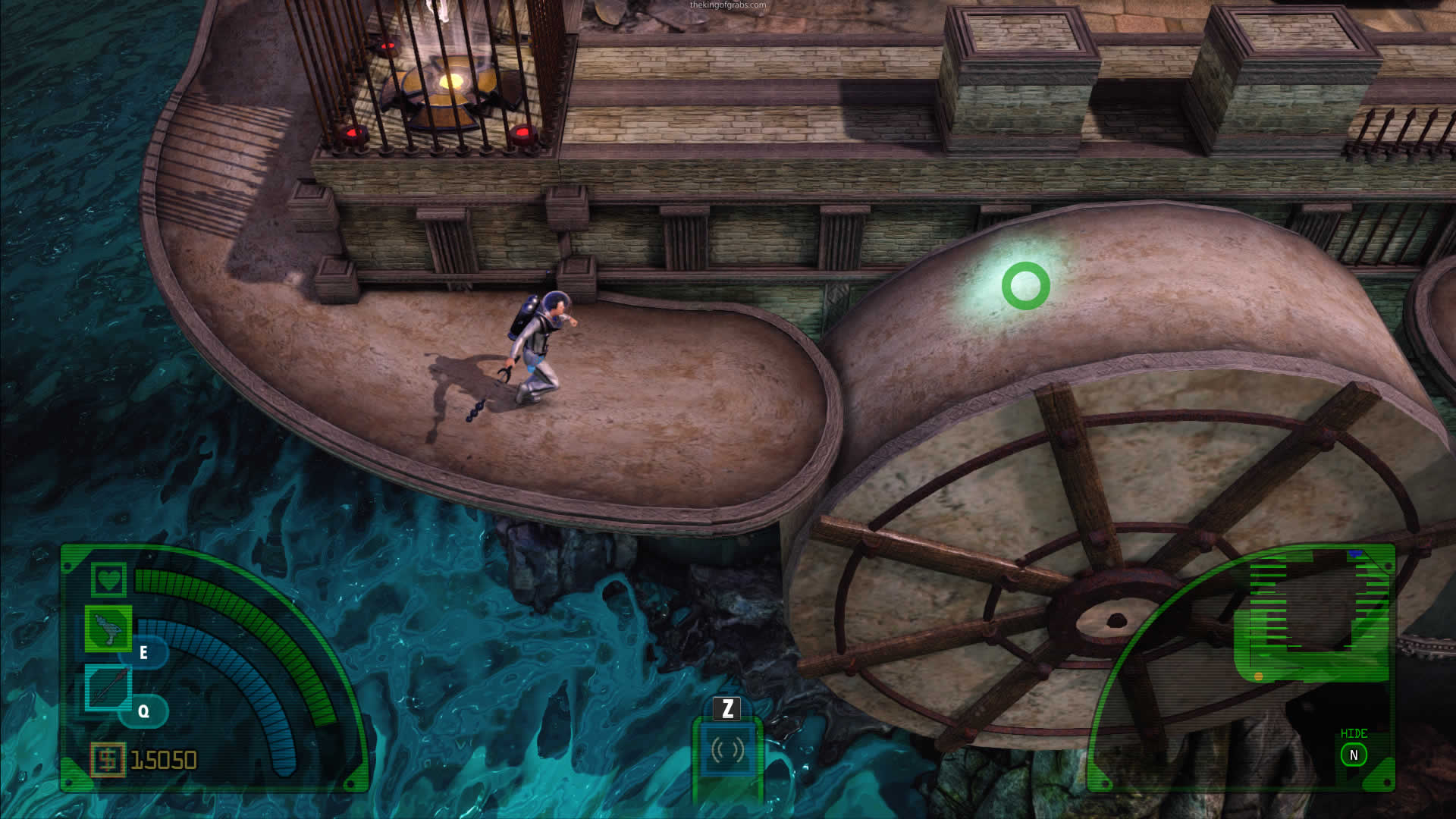The image size is (1456, 819).
Task: Select the ray gun weapon slot
Action: click(108, 629)
